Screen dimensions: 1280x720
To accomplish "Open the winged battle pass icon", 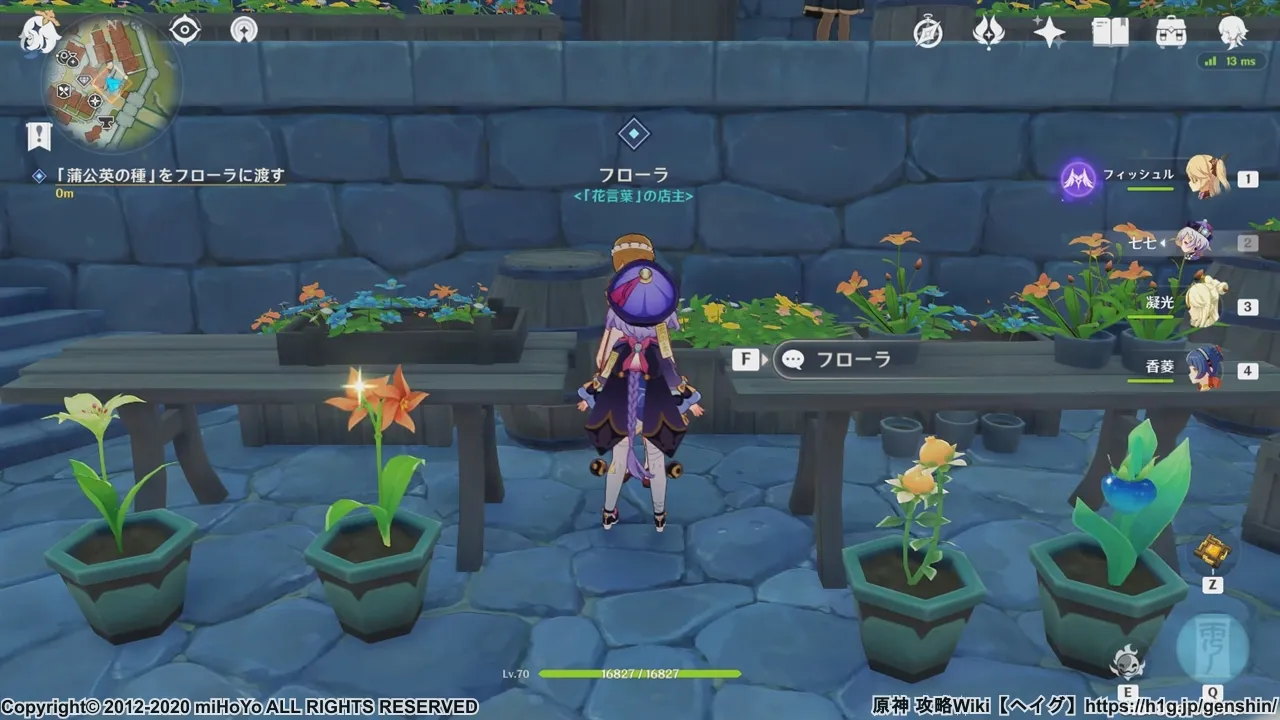I will coord(988,33).
